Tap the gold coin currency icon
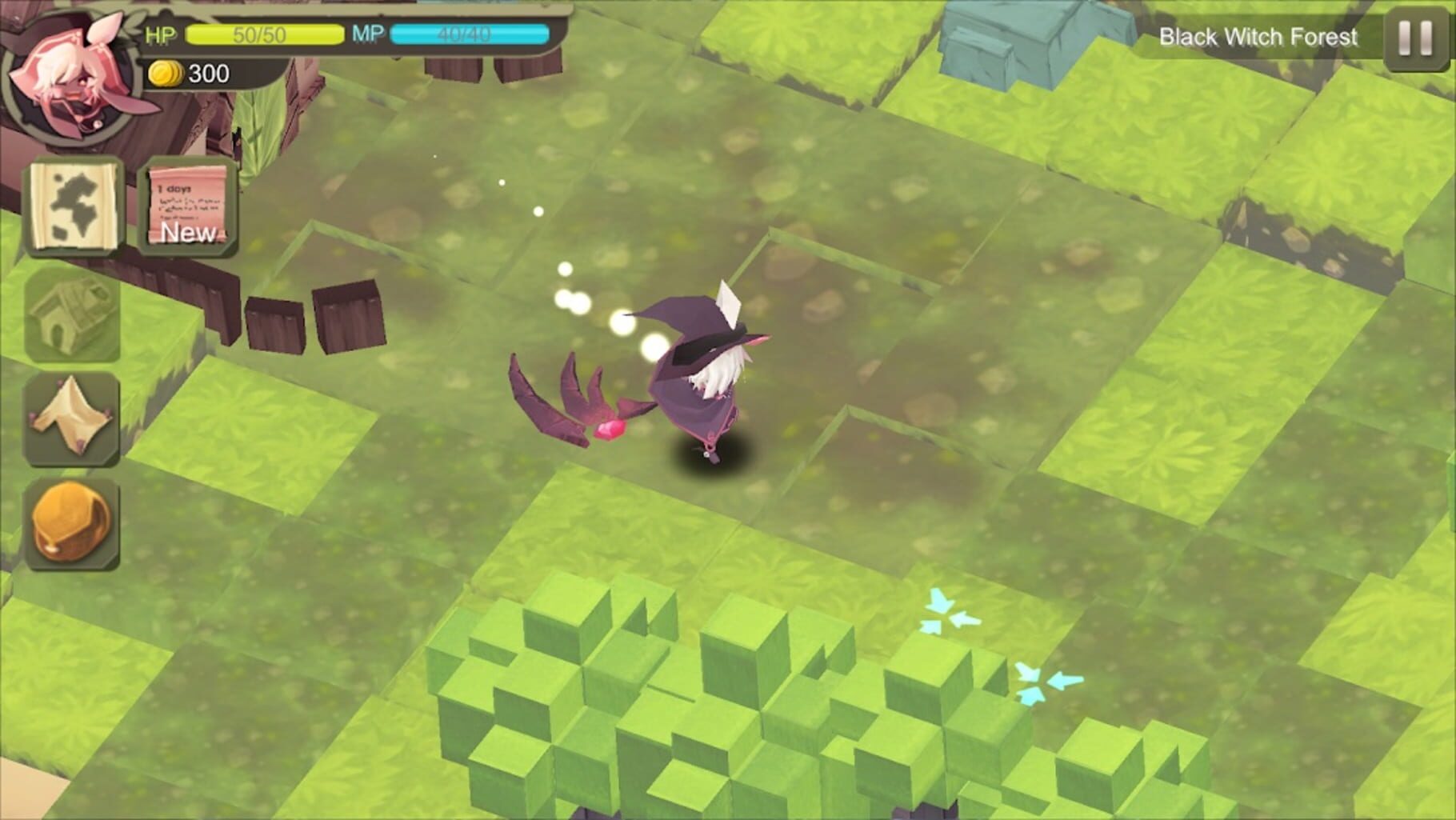 pos(166,74)
